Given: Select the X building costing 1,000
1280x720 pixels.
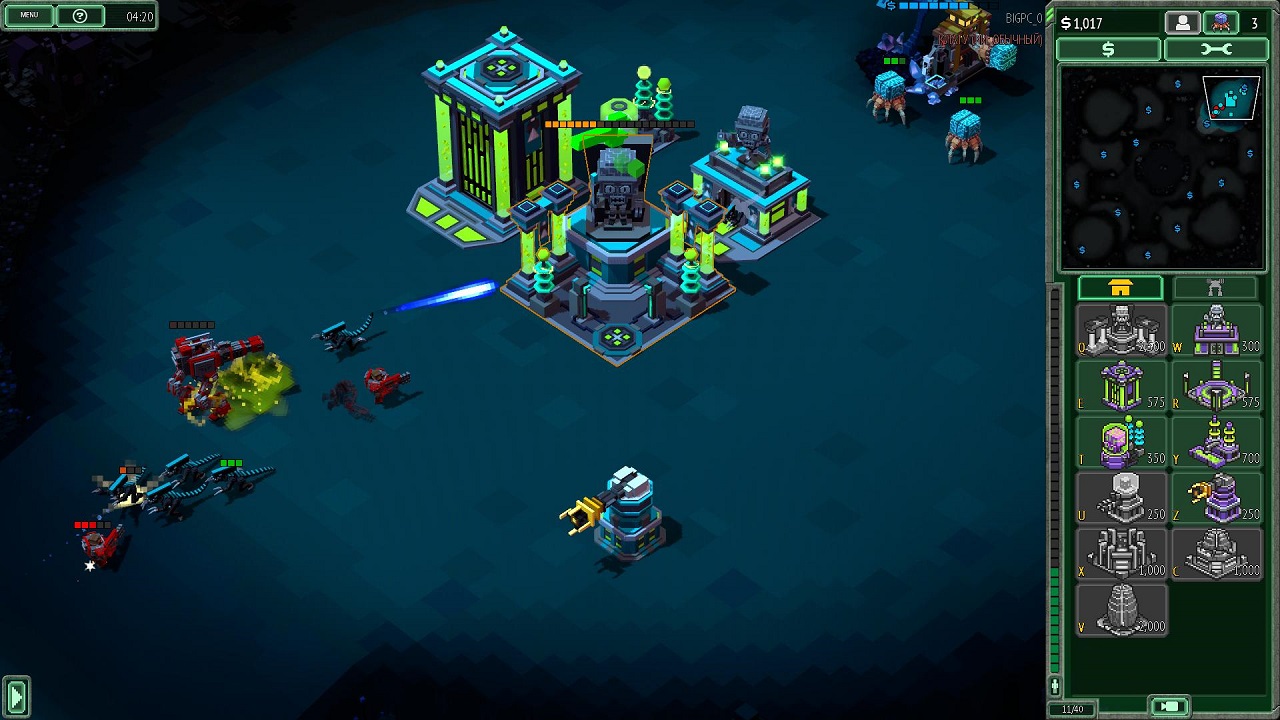Looking at the screenshot, I should 1121,554.
